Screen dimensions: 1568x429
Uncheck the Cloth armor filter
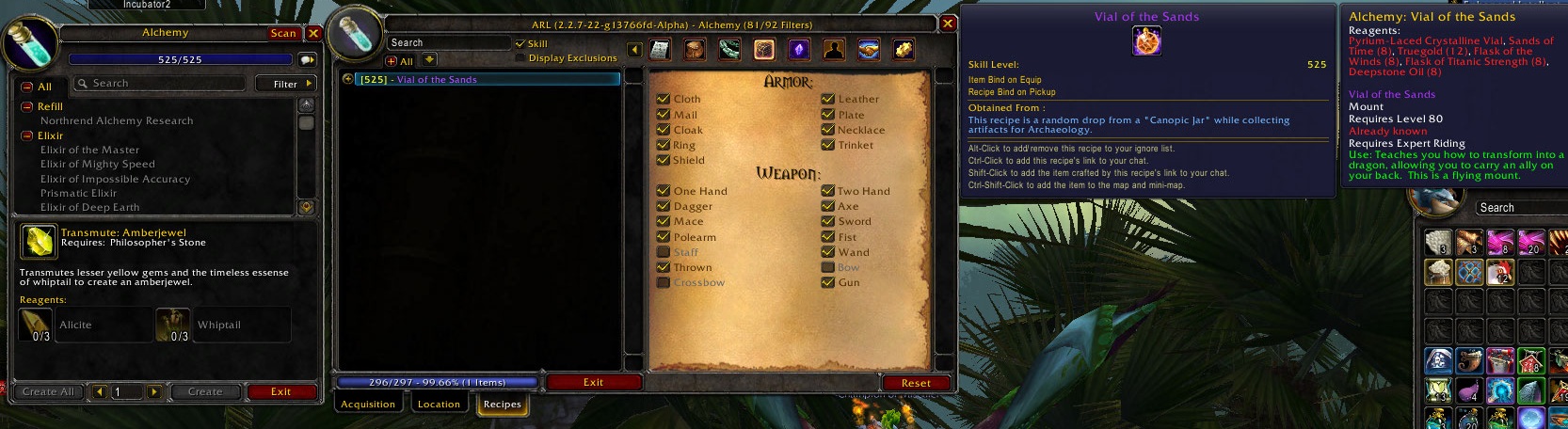pyautogui.click(x=664, y=99)
